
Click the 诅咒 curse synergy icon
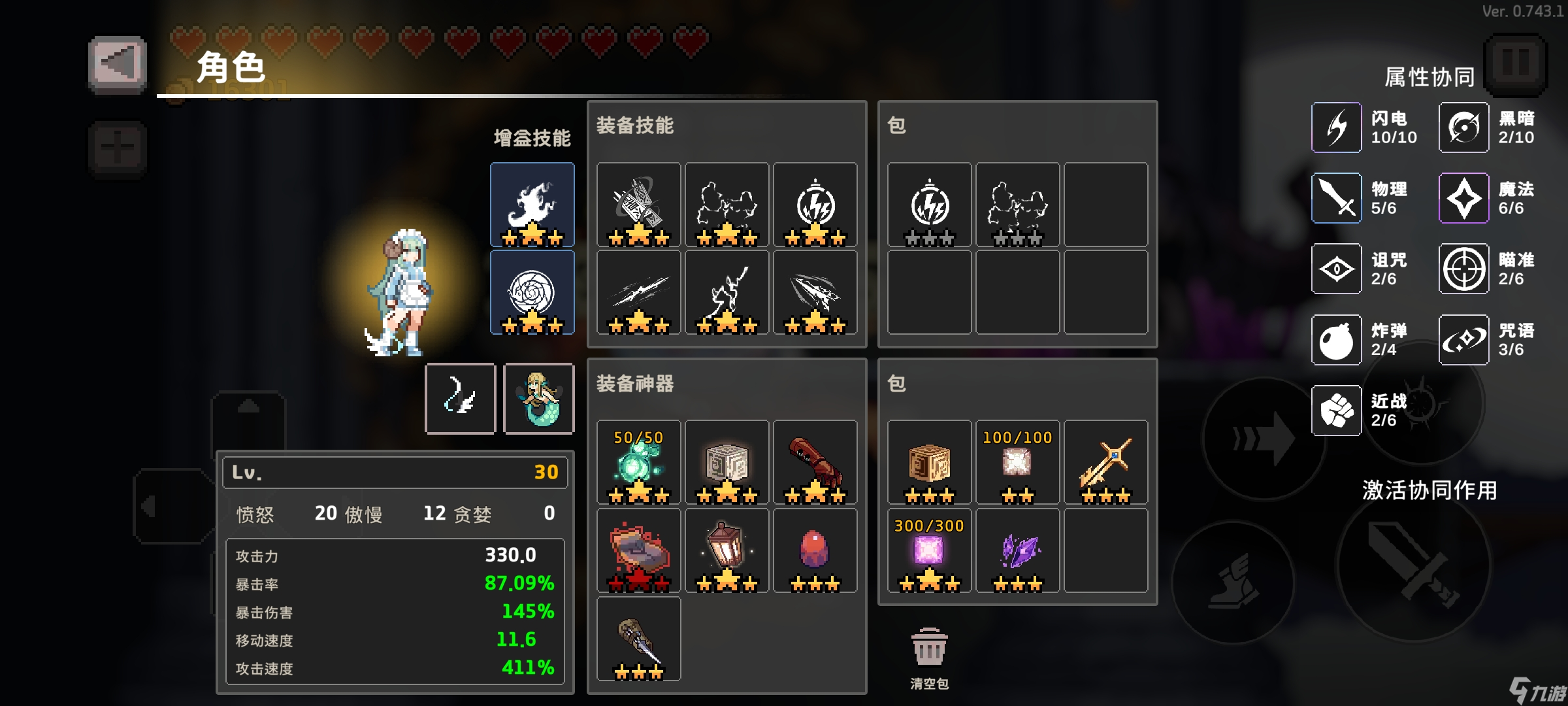(1335, 269)
